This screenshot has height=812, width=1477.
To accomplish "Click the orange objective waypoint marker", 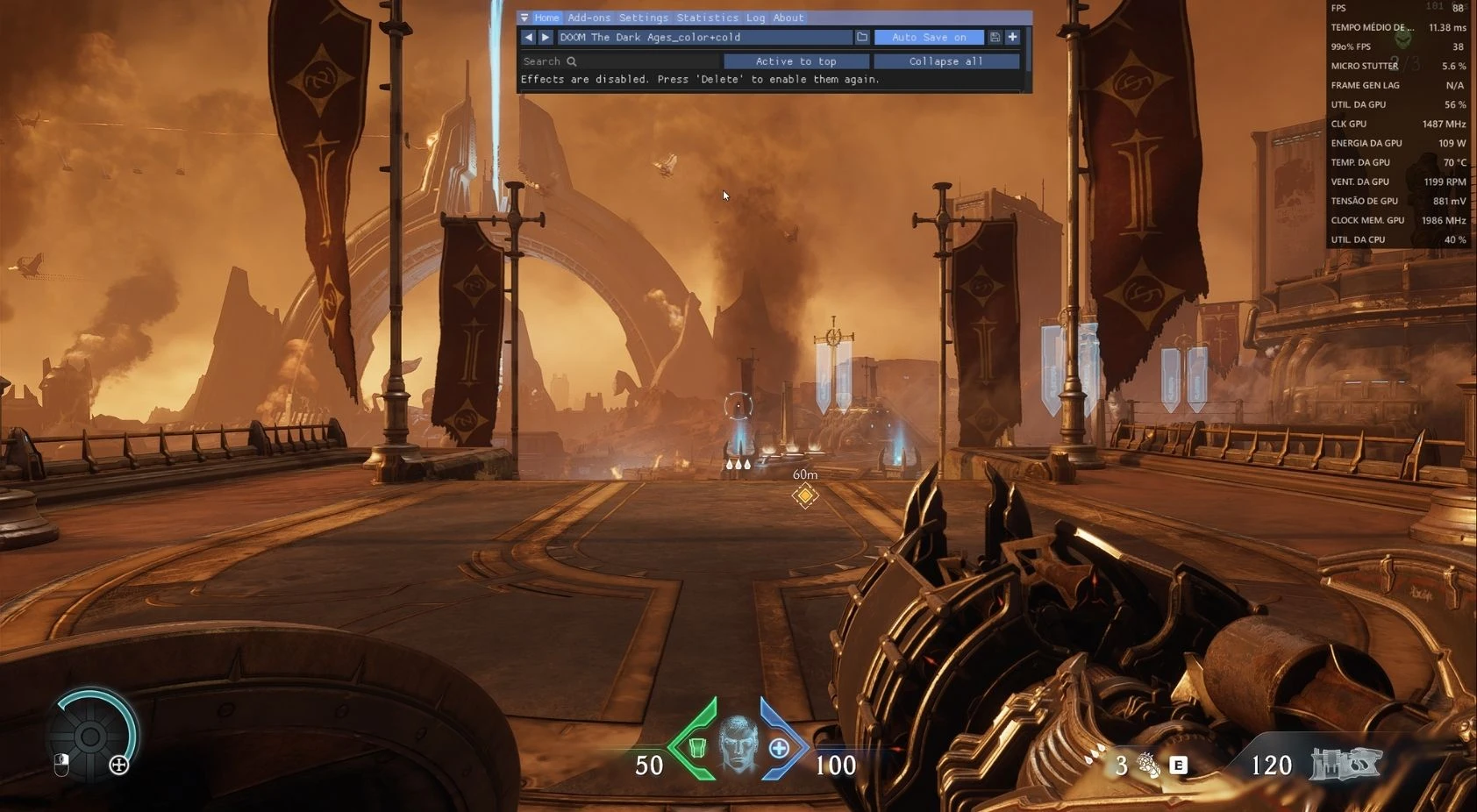I will point(805,495).
